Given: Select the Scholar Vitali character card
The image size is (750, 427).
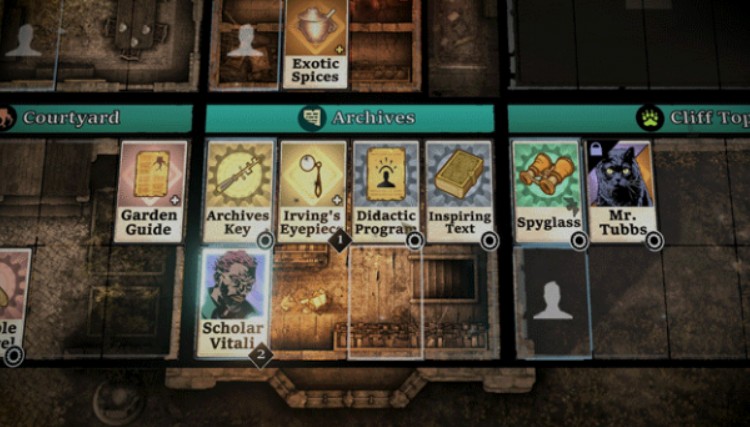Looking at the screenshot, I should [234, 302].
